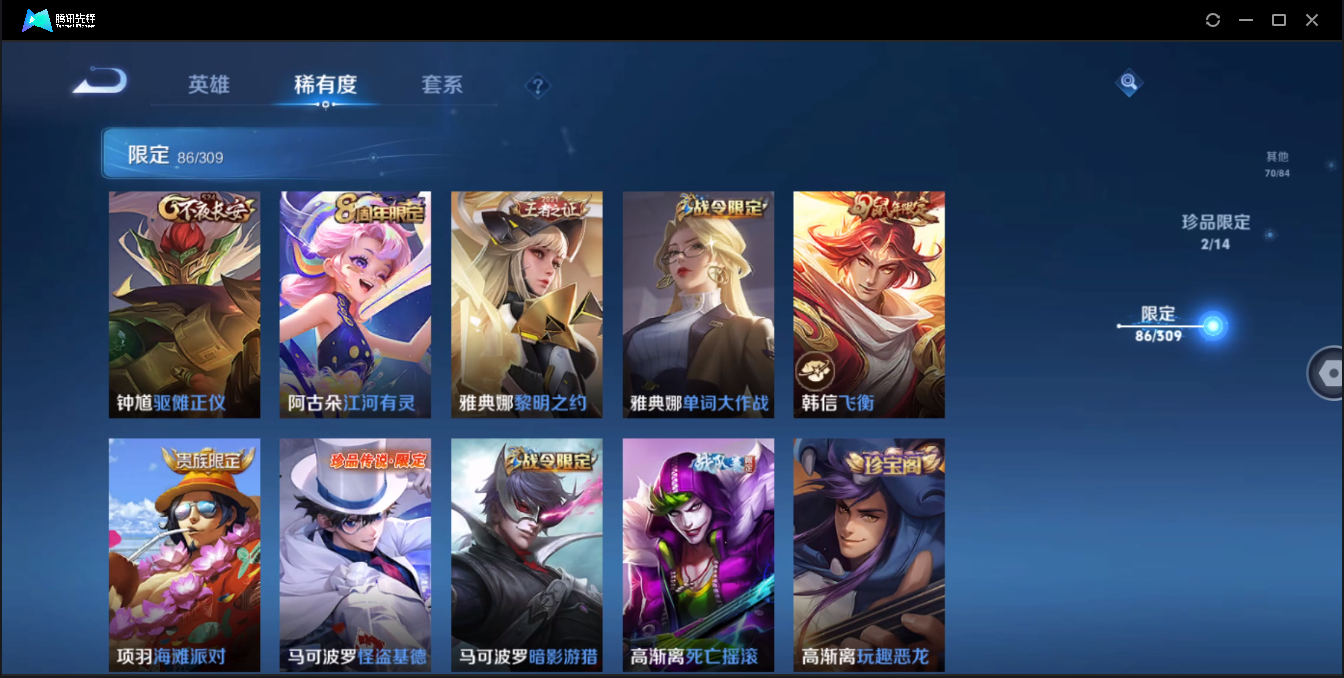Jump to the 珍品限定 rarity section

click(x=1215, y=230)
